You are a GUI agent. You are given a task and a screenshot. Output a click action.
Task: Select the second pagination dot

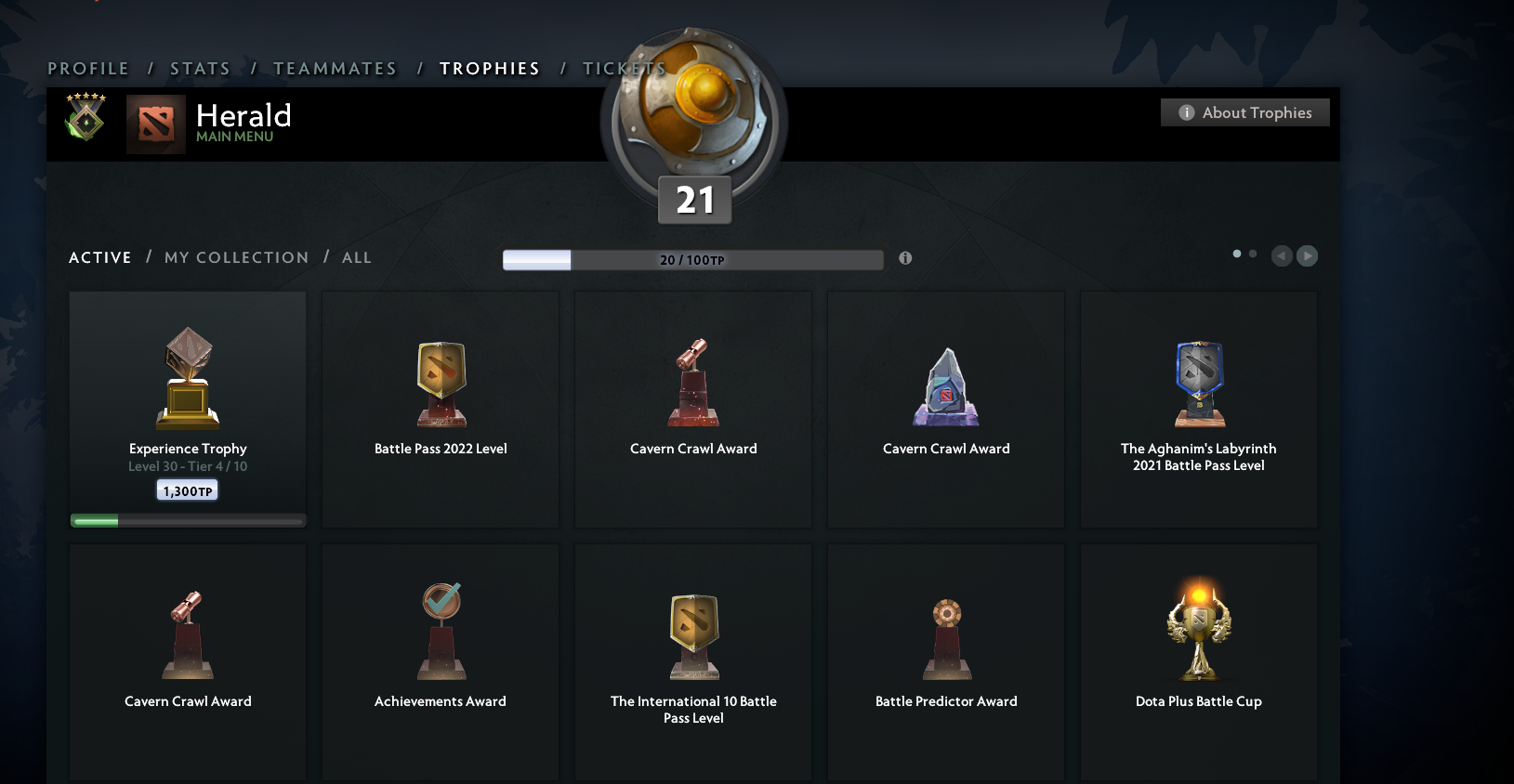[x=1252, y=252]
